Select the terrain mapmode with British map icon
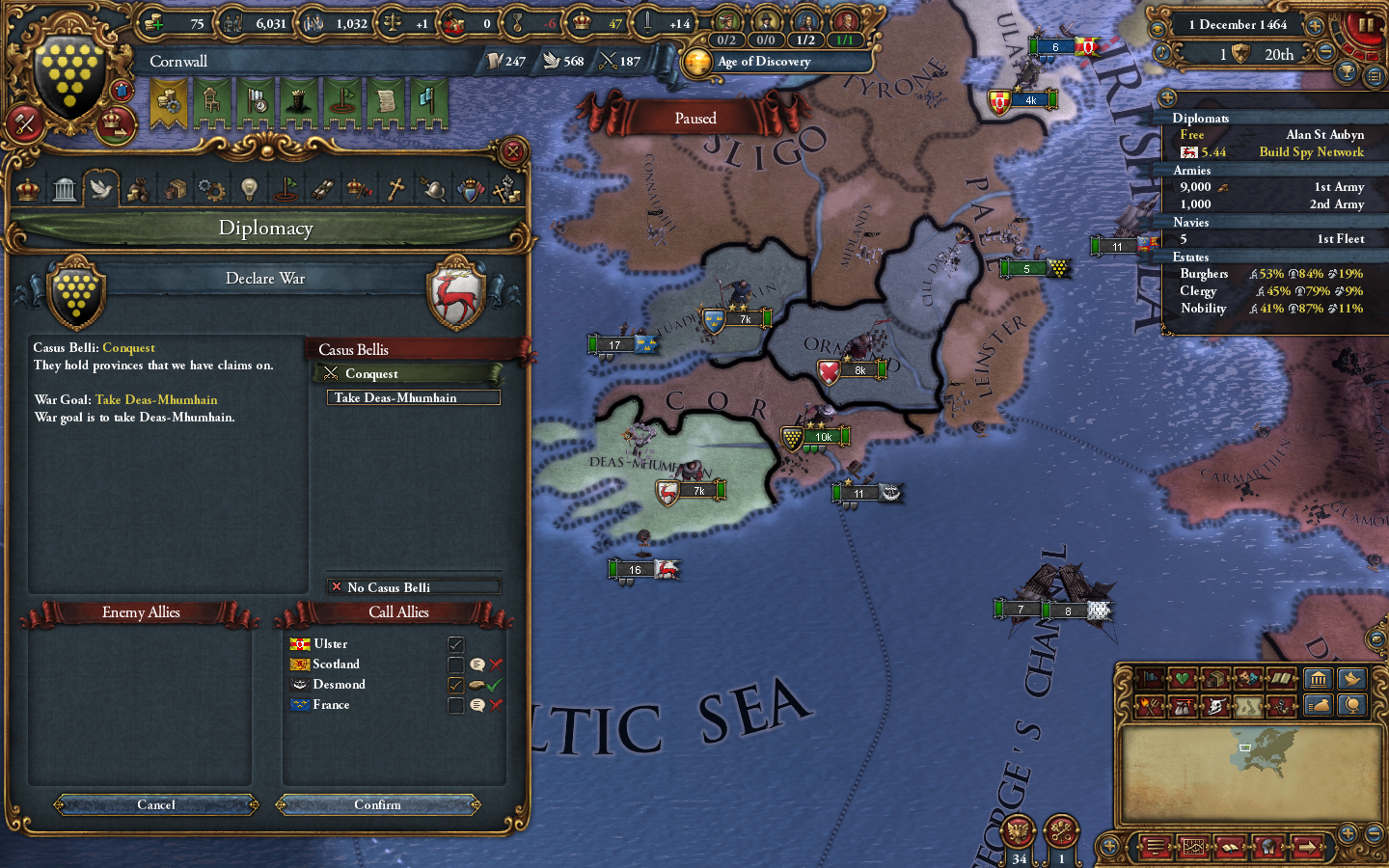1389x868 pixels. 1248,705
